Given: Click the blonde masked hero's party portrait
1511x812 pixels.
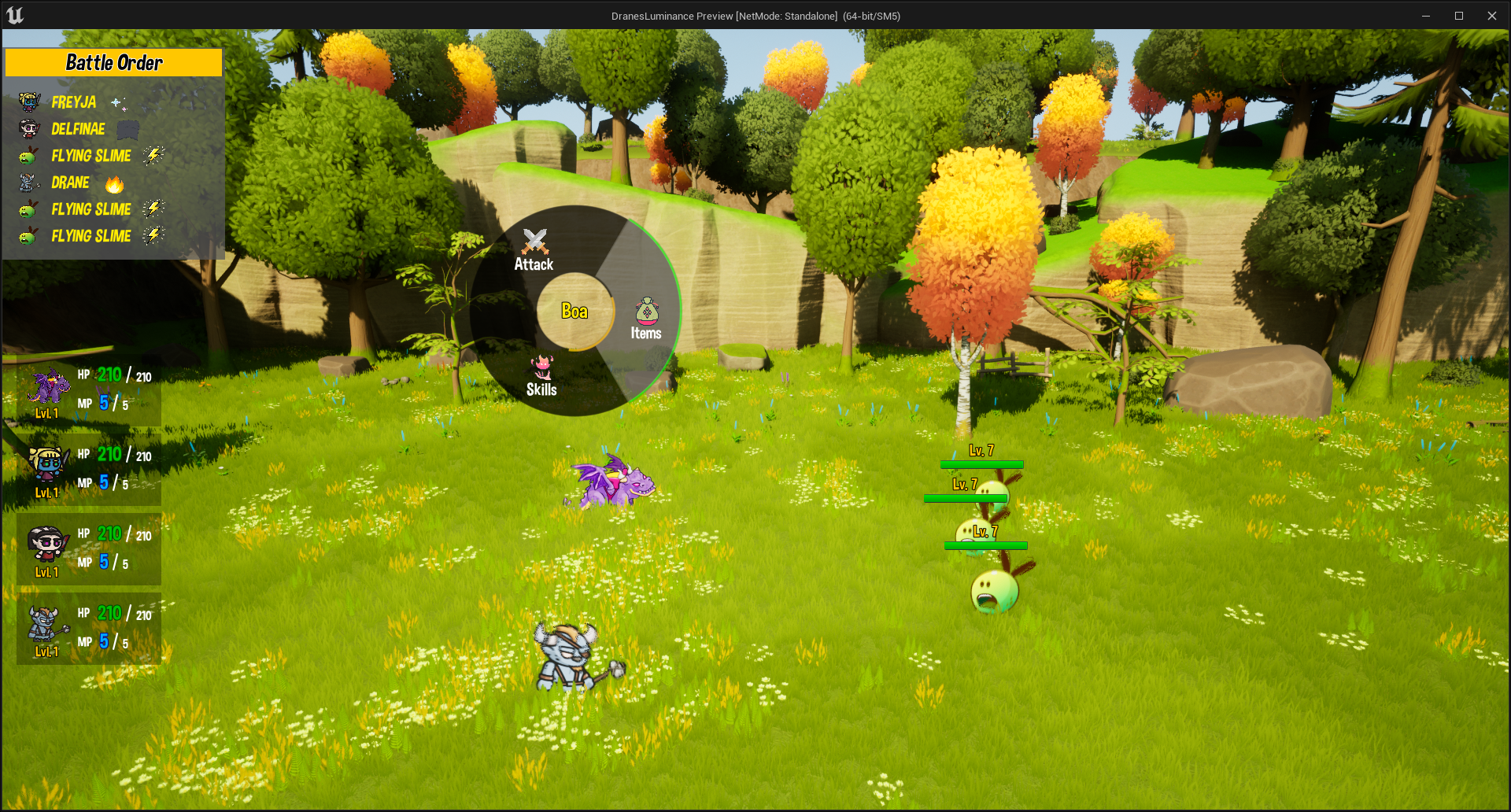Looking at the screenshot, I should pyautogui.click(x=47, y=466).
